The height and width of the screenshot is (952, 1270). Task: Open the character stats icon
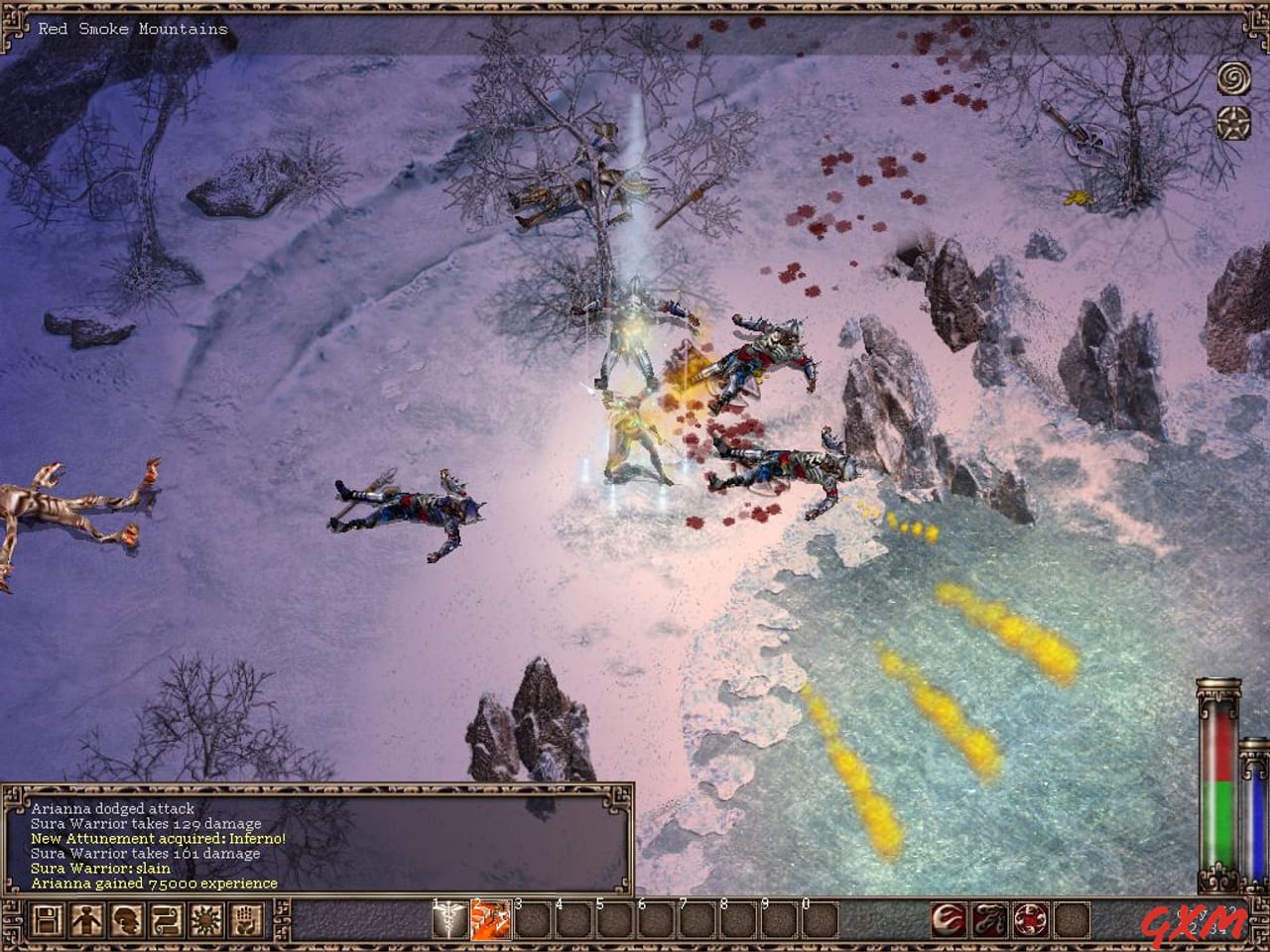coord(87,920)
